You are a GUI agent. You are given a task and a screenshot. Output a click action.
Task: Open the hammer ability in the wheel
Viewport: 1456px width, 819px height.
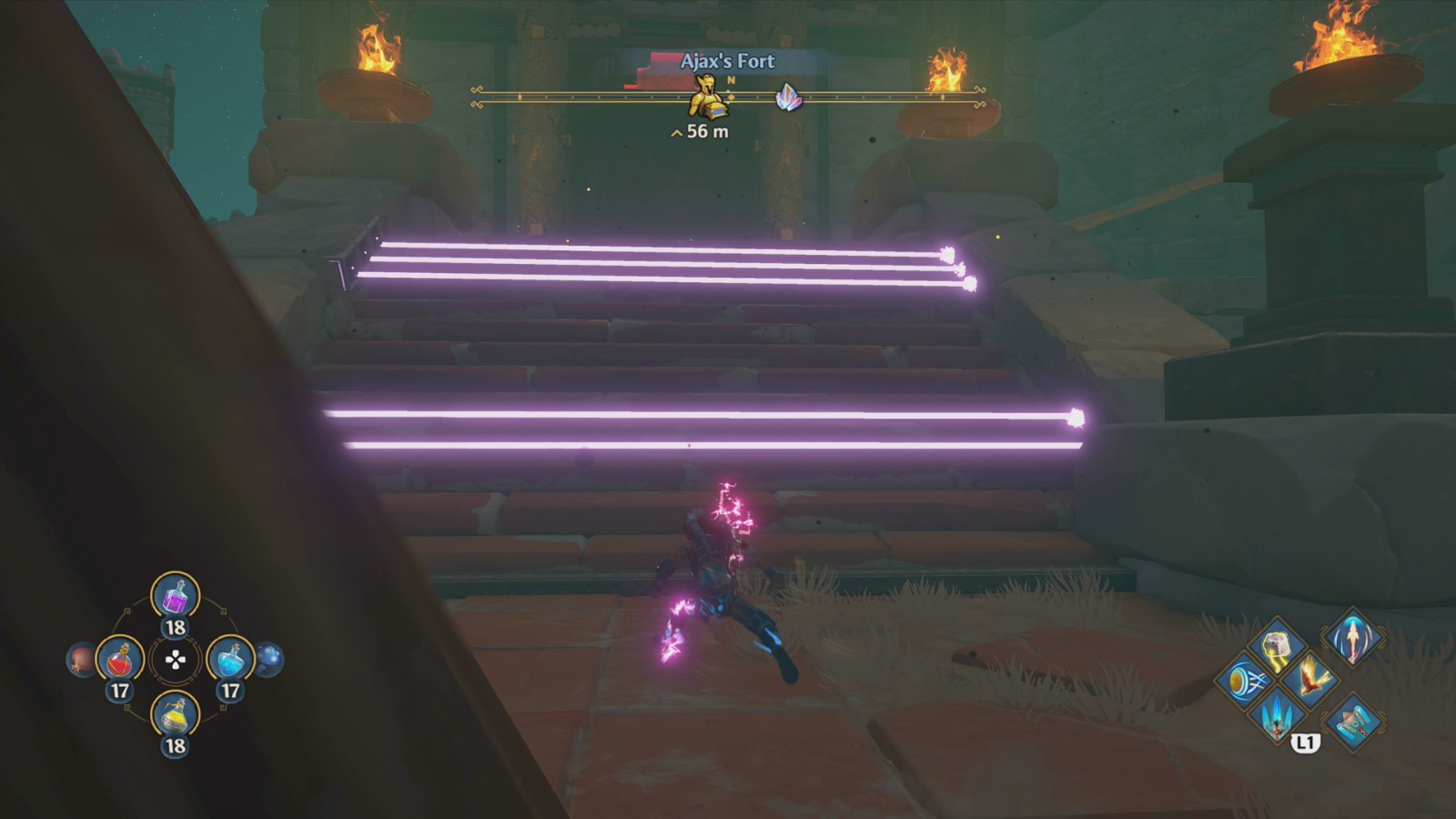[1353, 723]
